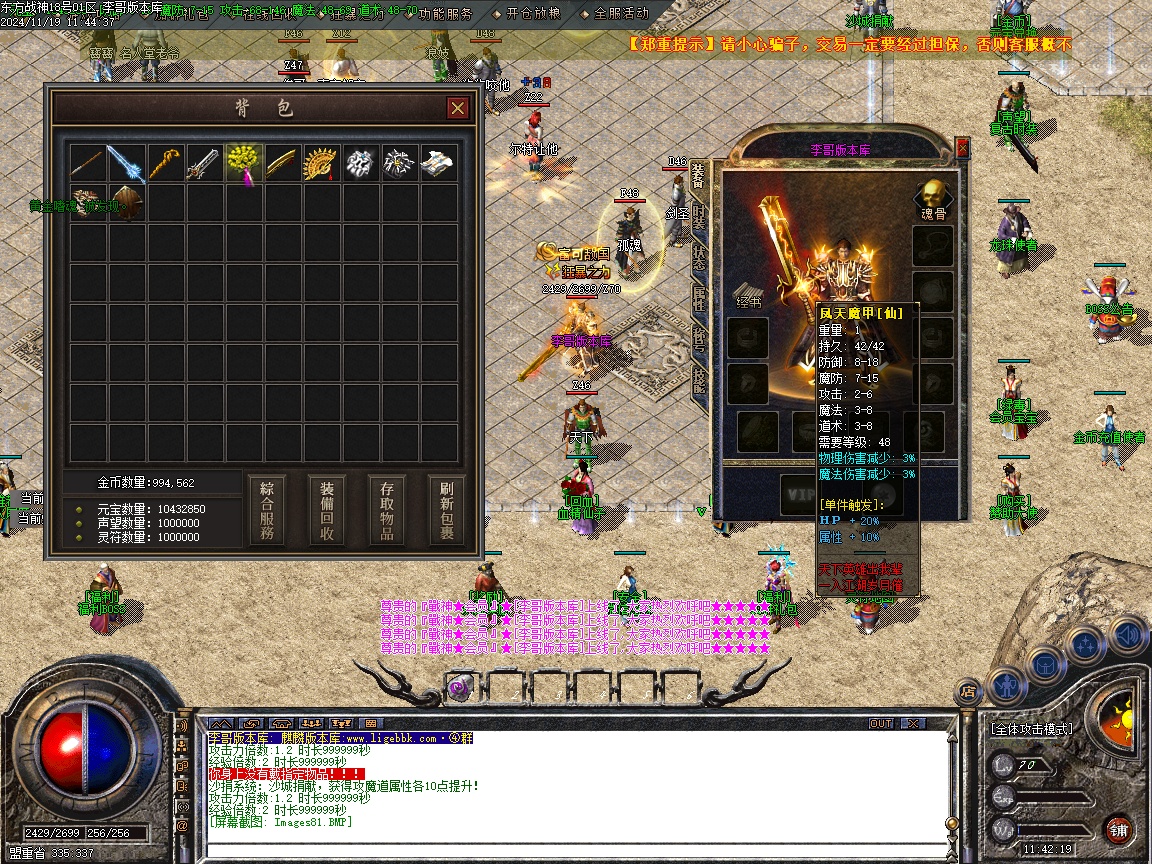The height and width of the screenshot is (864, 1152).
Task: Select the golden twisted staff item
Action: [x=165, y=163]
